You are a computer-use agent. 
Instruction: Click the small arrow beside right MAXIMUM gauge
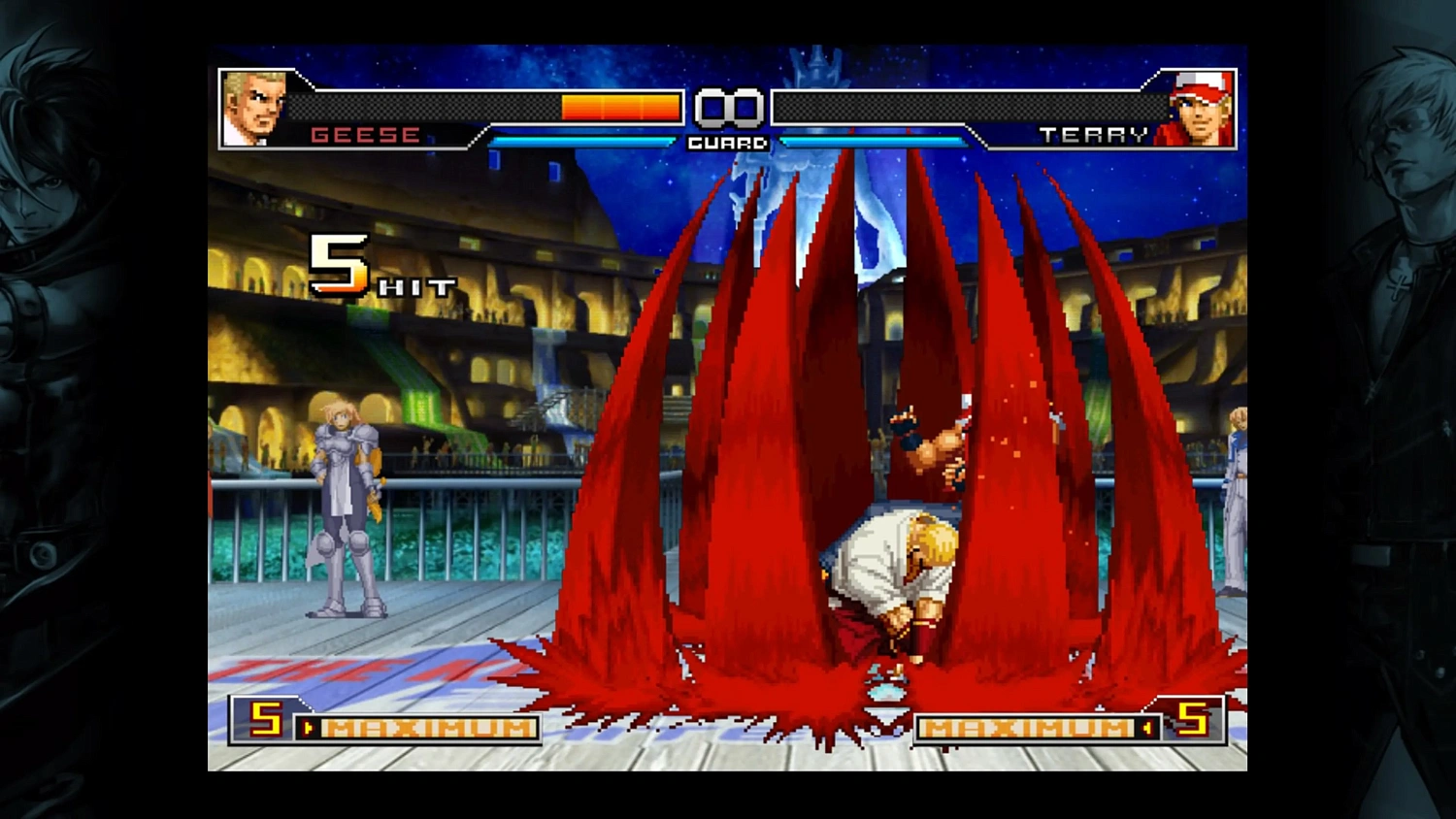(x=1149, y=726)
